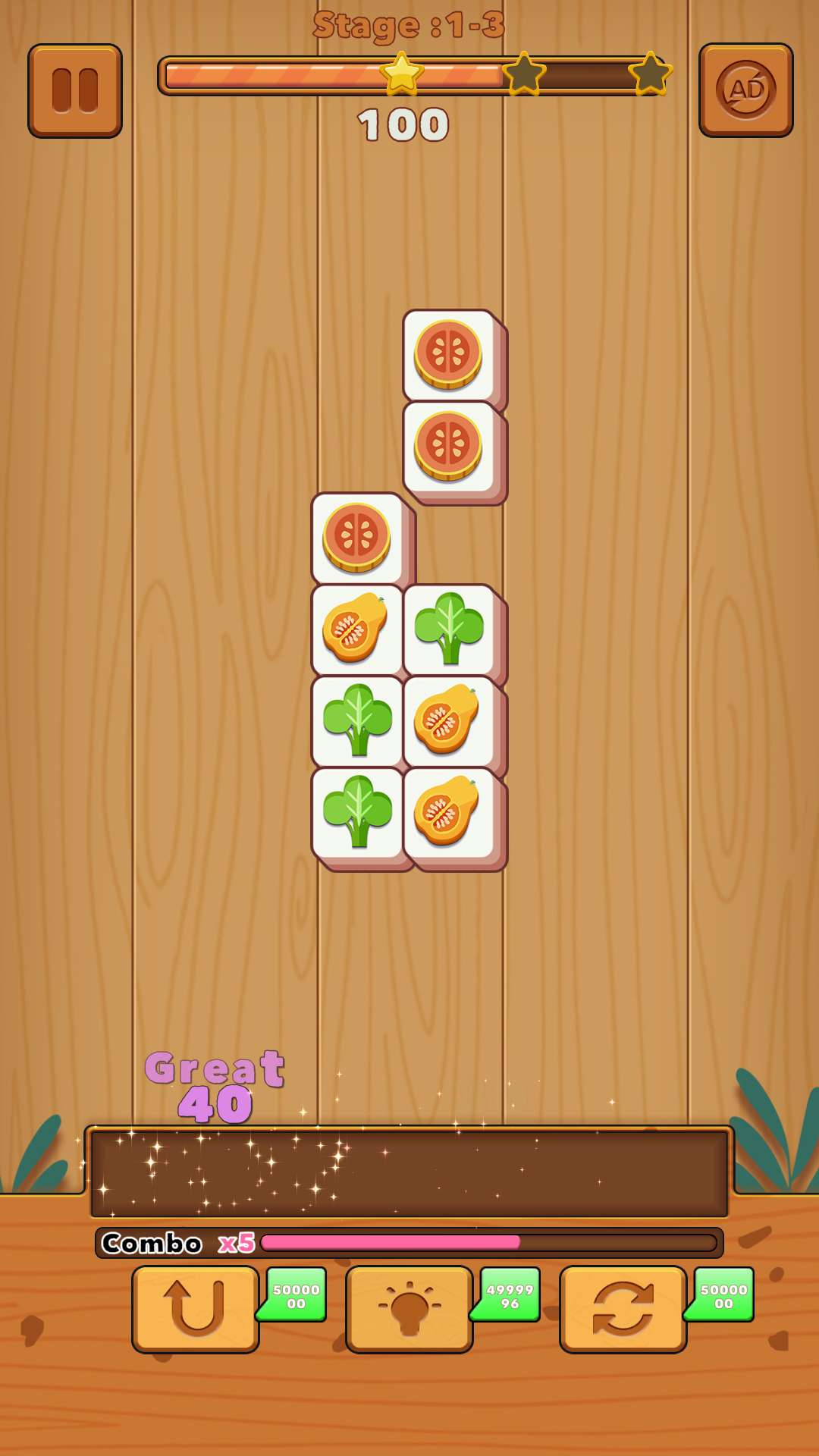Undo the last tile move
Screen dimensions: 819x1456
196,1308
